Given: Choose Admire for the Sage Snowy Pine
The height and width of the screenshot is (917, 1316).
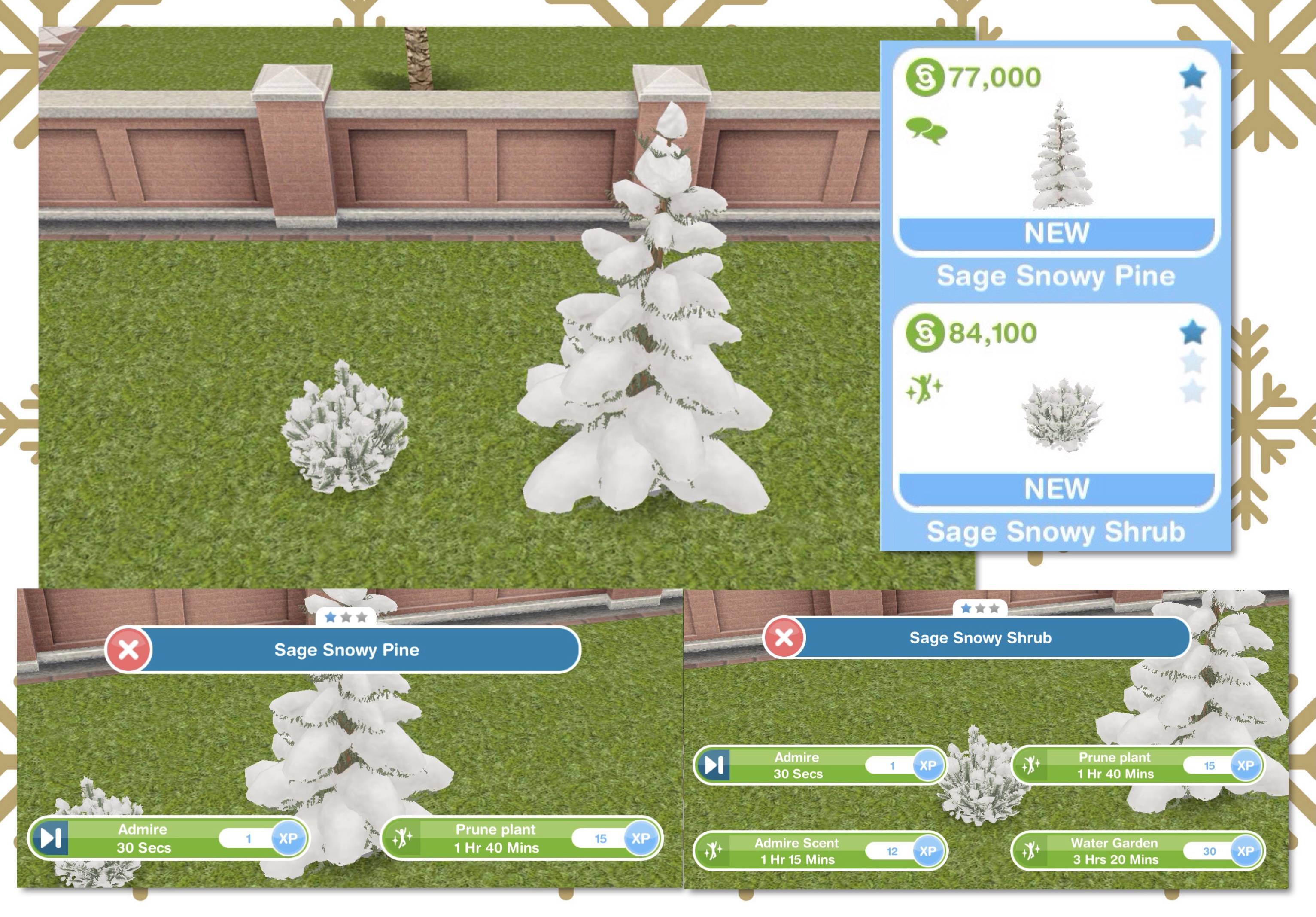Looking at the screenshot, I should (x=167, y=838).
